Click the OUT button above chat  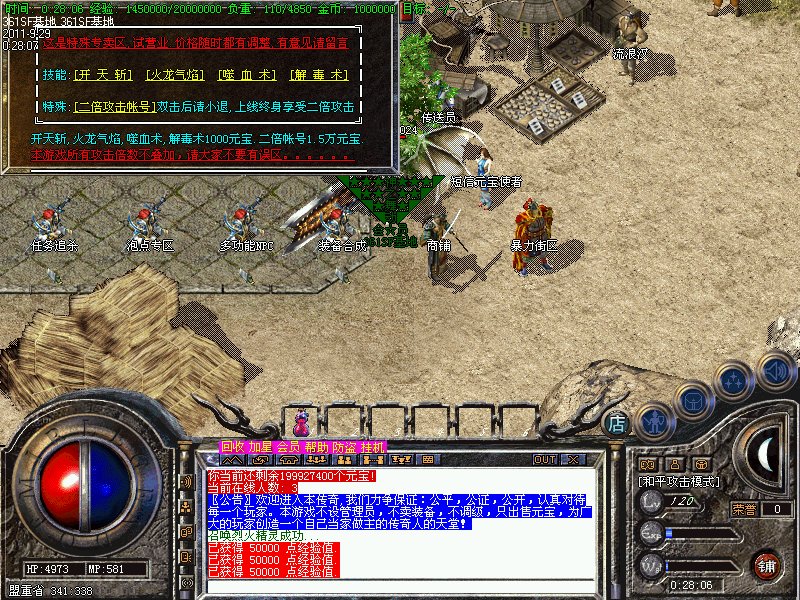click(x=545, y=460)
